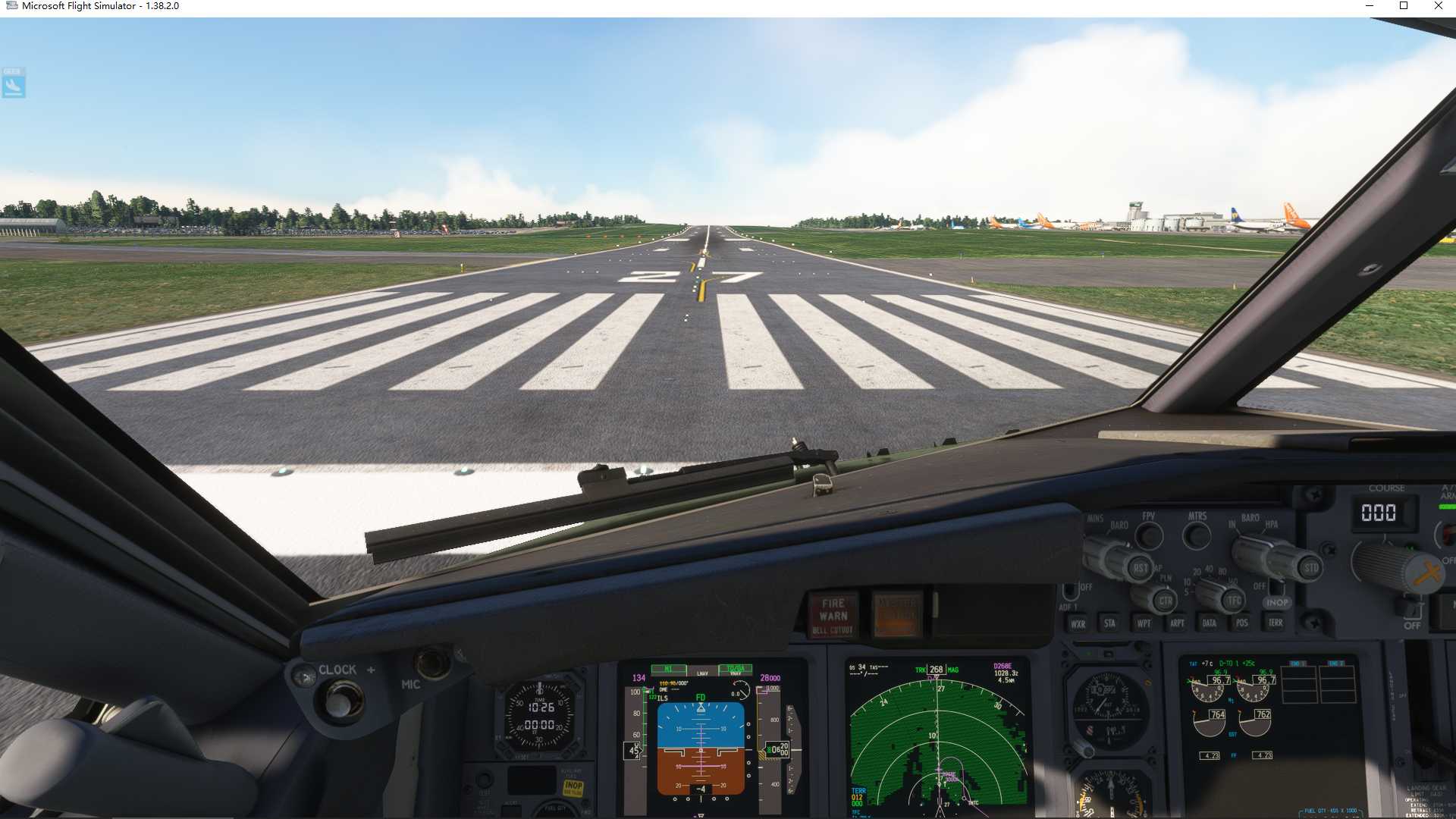Activate terrain display with TERR button
The image size is (1456, 819).
[x=1276, y=623]
